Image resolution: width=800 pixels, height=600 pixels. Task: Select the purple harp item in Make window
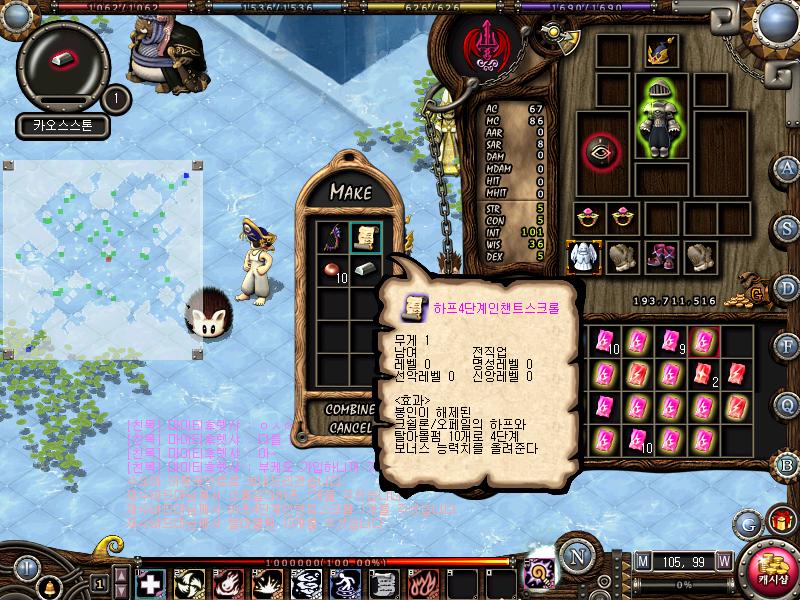point(332,238)
